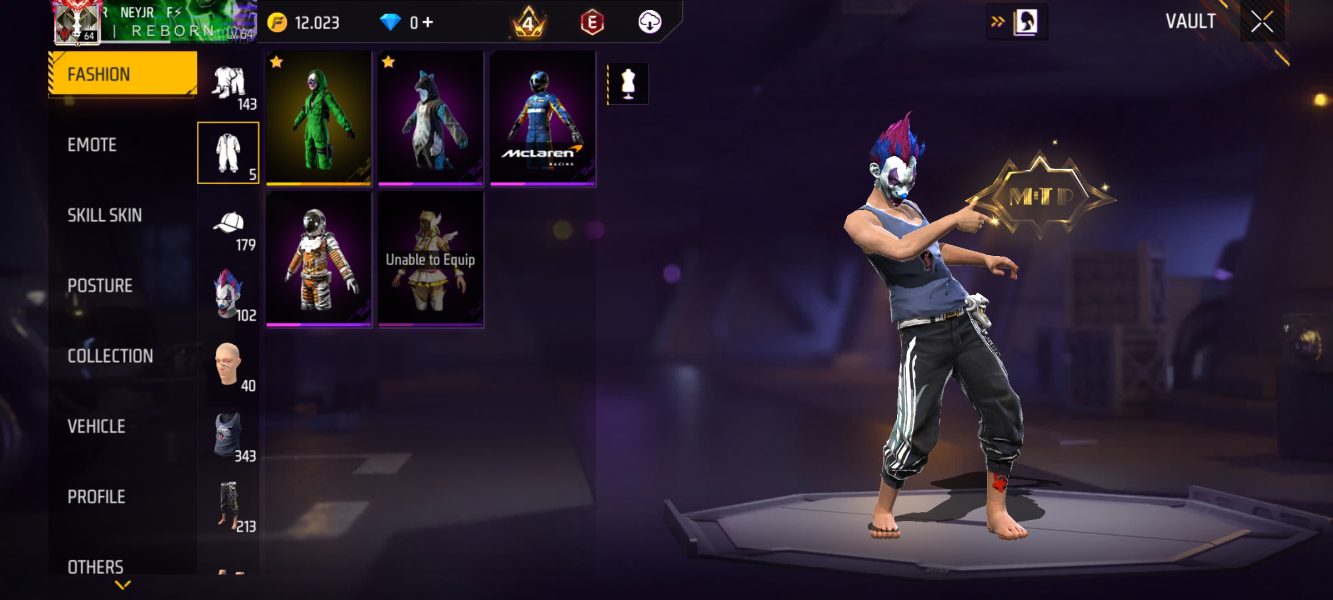Add diamonds with the plus button
Viewport: 1333px width, 600px height.
point(428,22)
